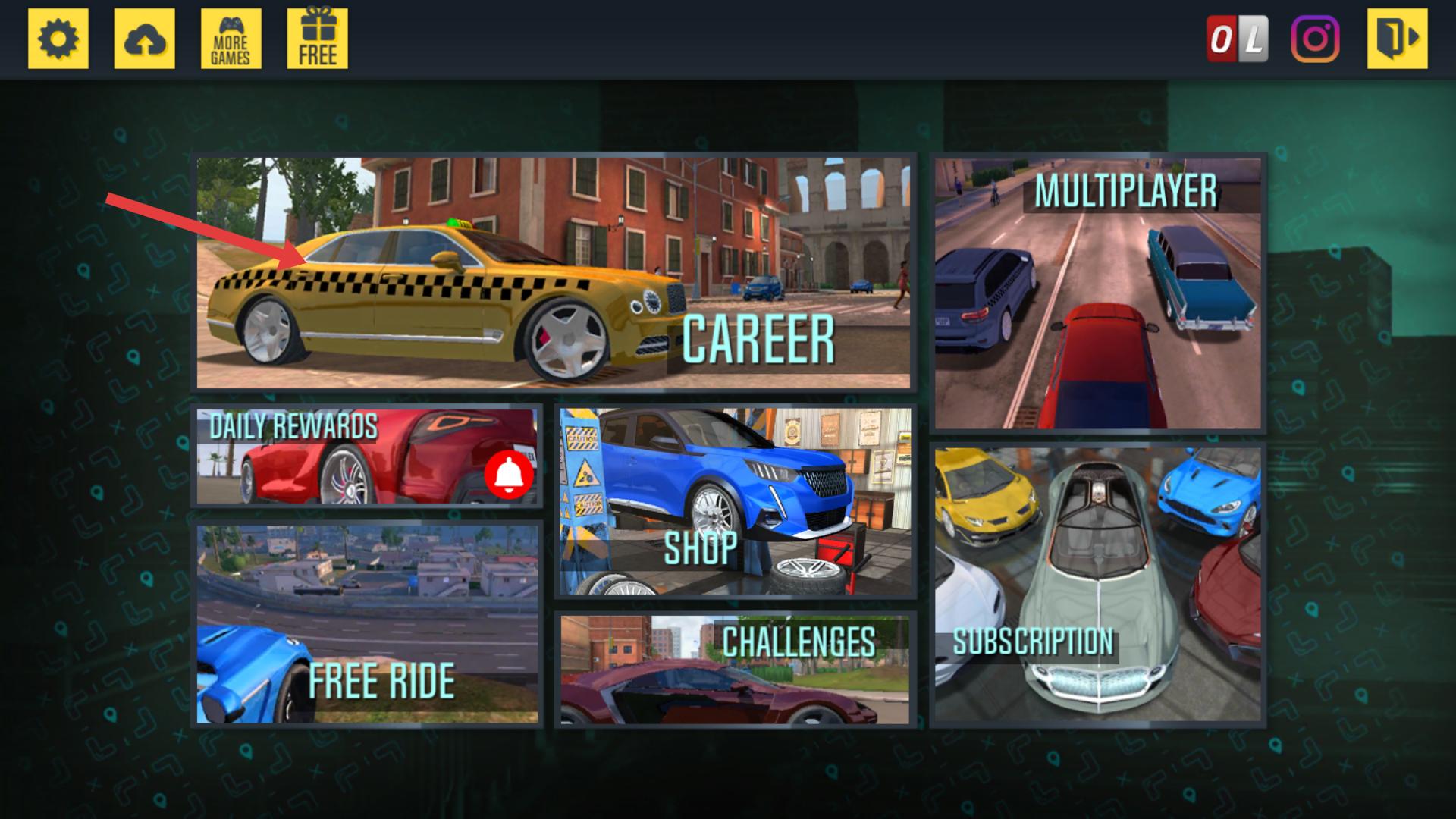The height and width of the screenshot is (819, 1456).
Task: Open the Instagram link icon
Action: coord(1315,39)
